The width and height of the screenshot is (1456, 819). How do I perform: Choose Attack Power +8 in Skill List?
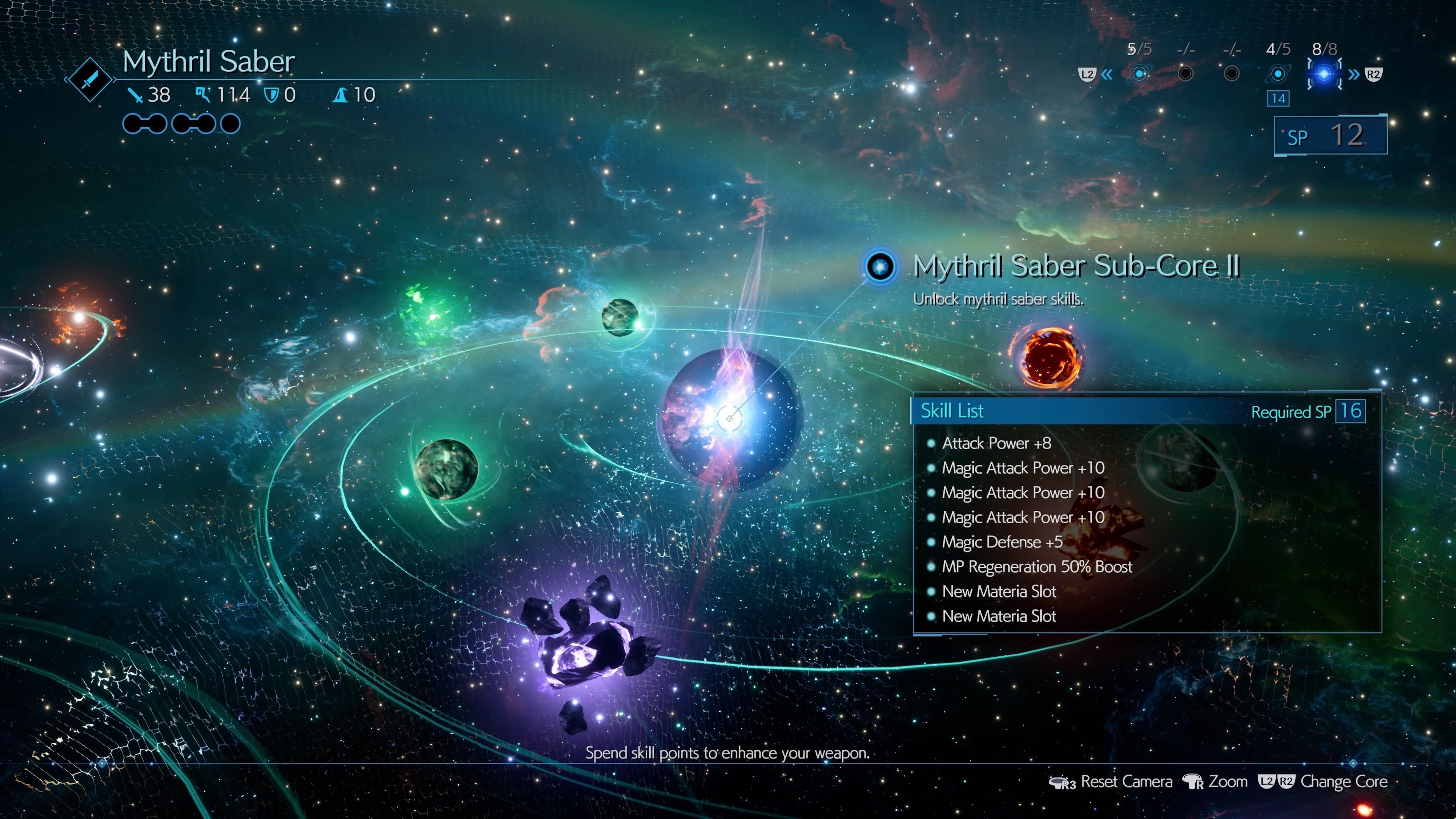point(996,443)
